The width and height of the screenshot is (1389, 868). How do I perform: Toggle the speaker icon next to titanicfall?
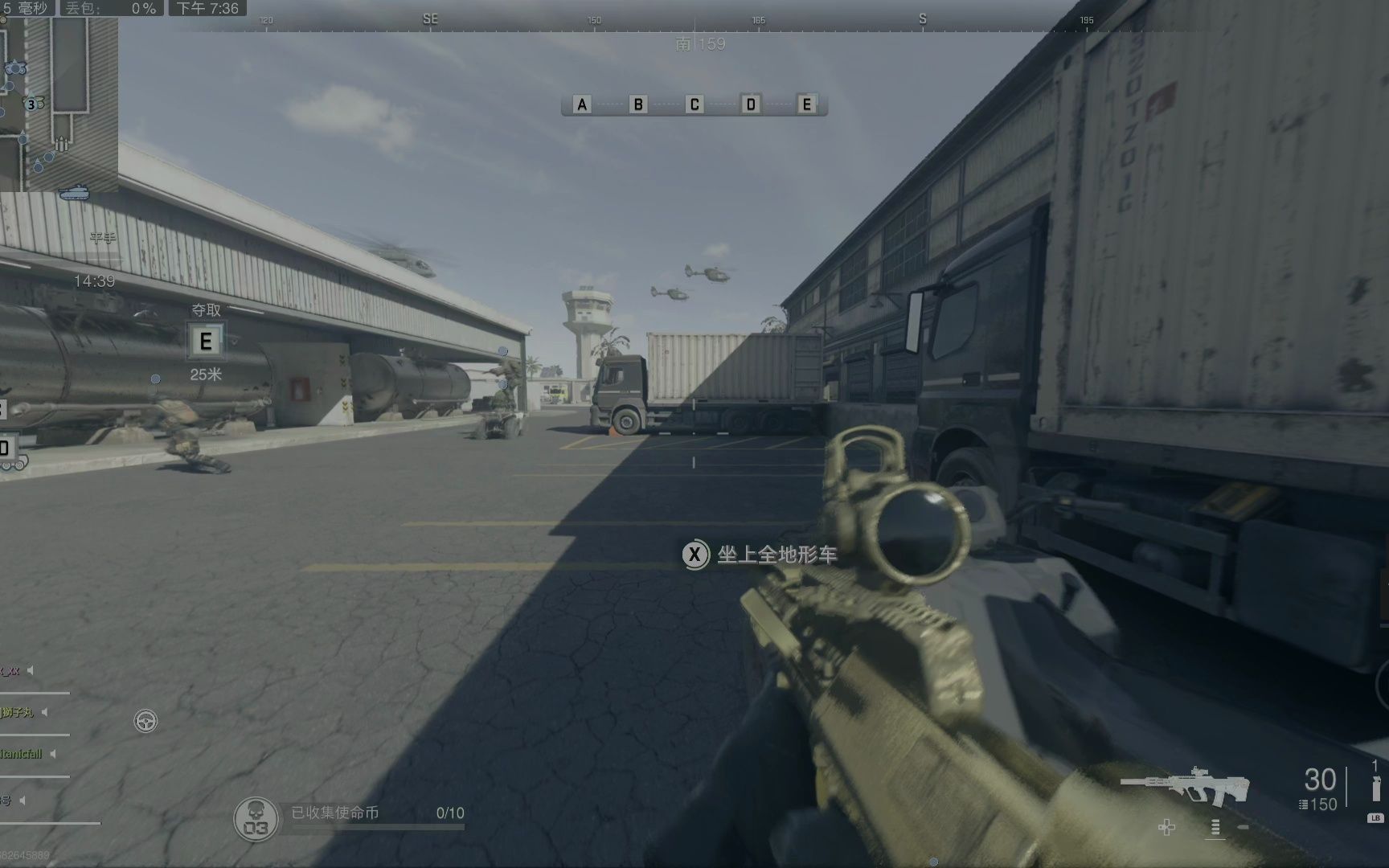point(52,753)
